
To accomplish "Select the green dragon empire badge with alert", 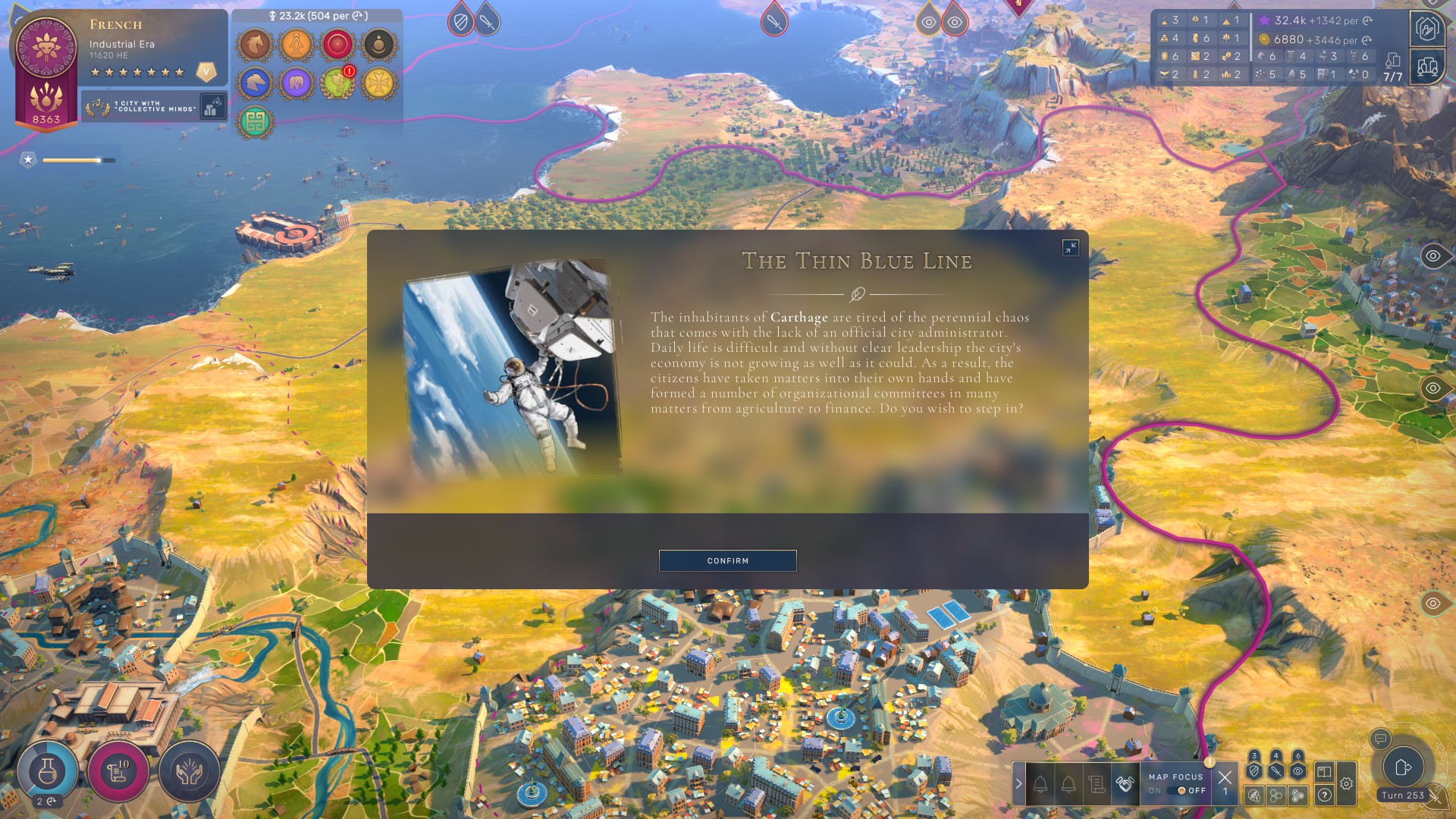I will (336, 83).
